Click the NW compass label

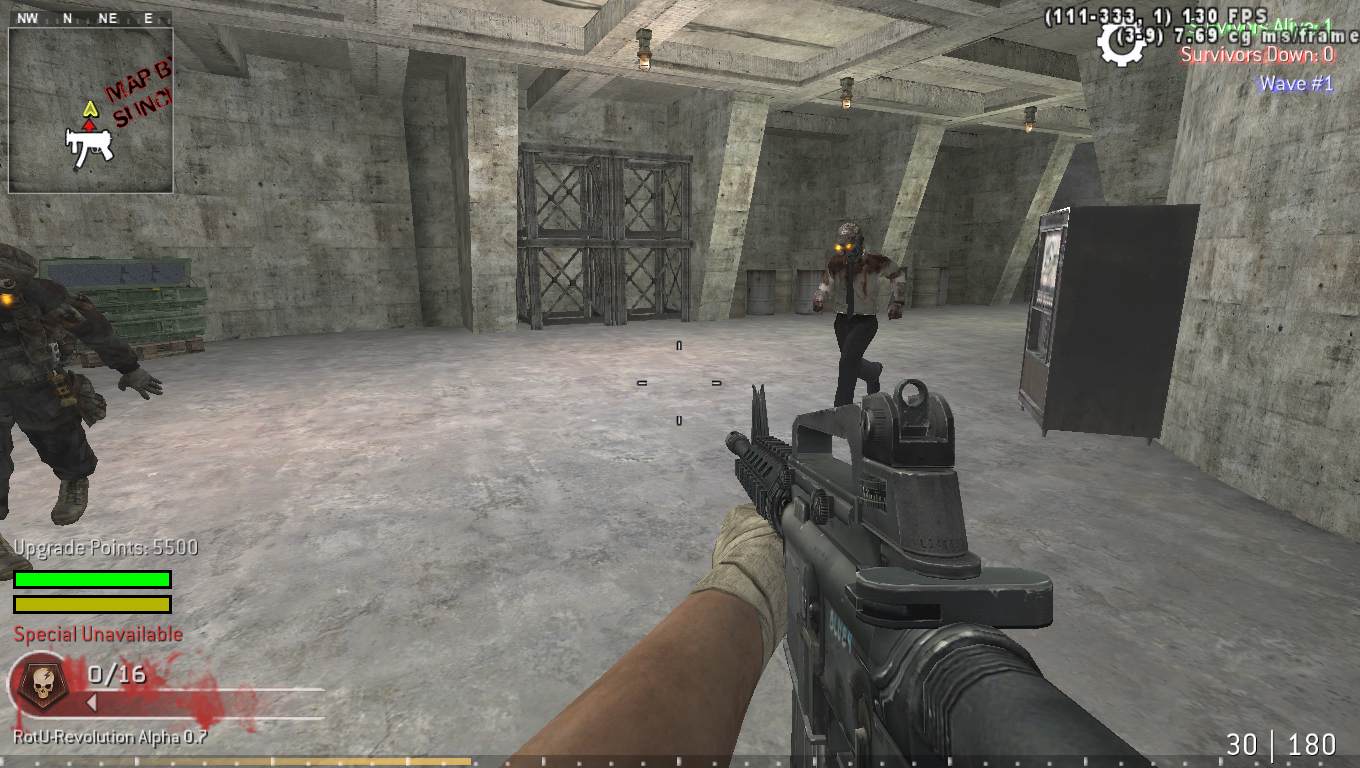[27, 16]
